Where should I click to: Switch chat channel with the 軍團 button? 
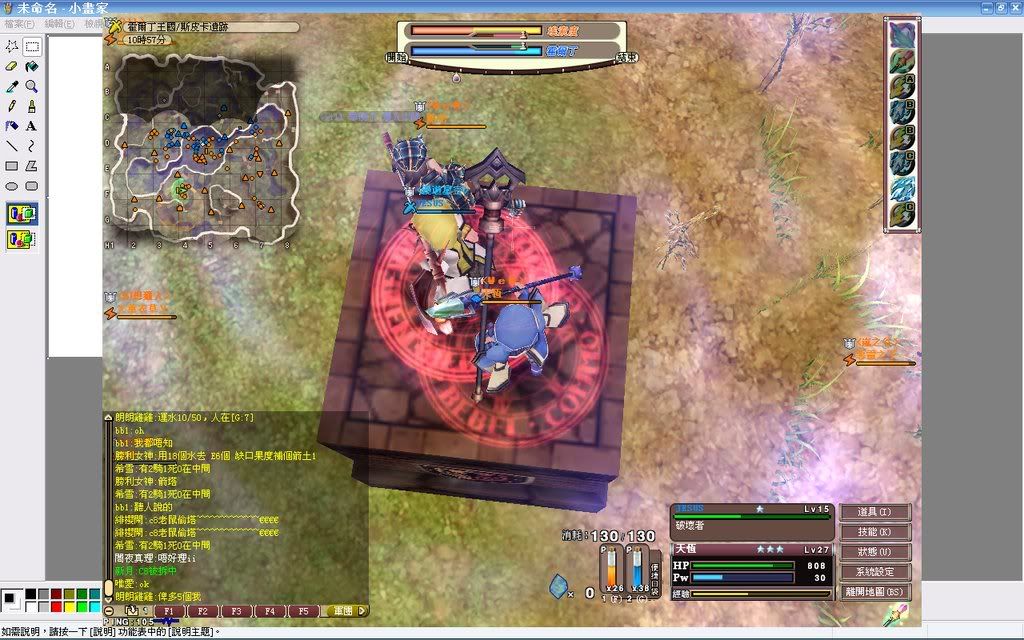[346, 611]
